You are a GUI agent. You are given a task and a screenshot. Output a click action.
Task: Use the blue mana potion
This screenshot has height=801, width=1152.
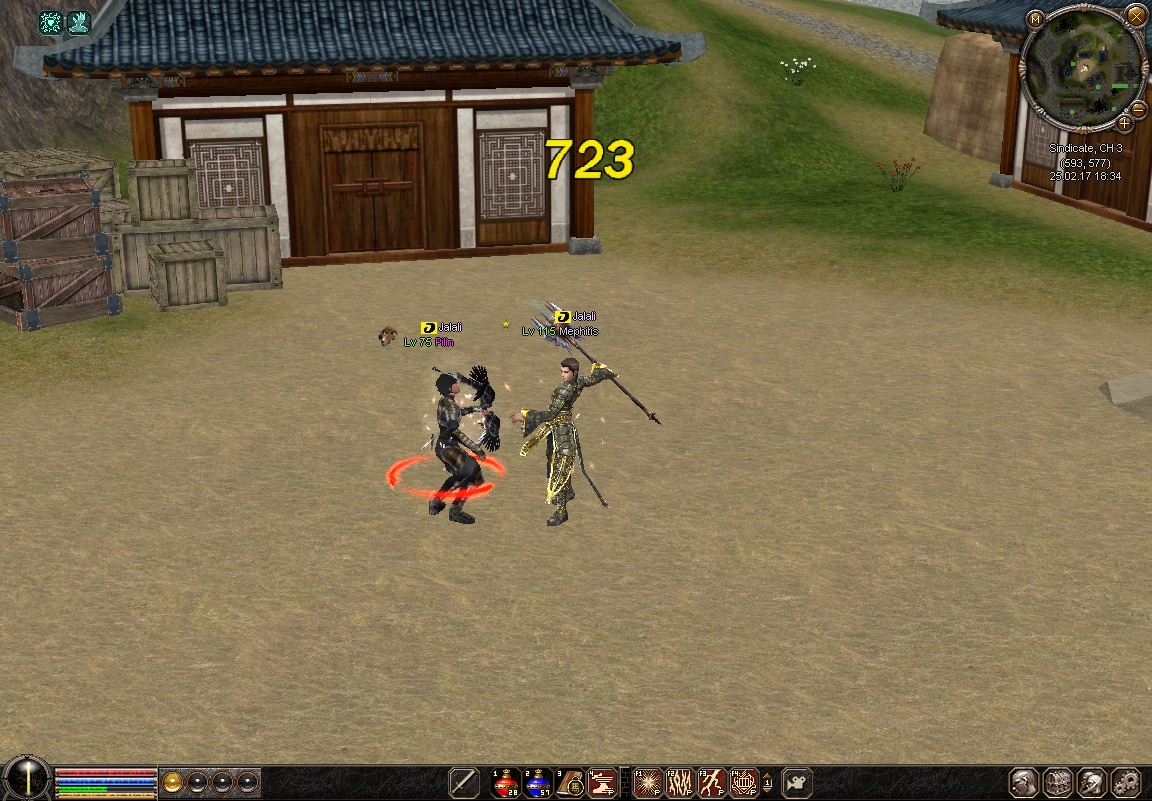[x=538, y=782]
